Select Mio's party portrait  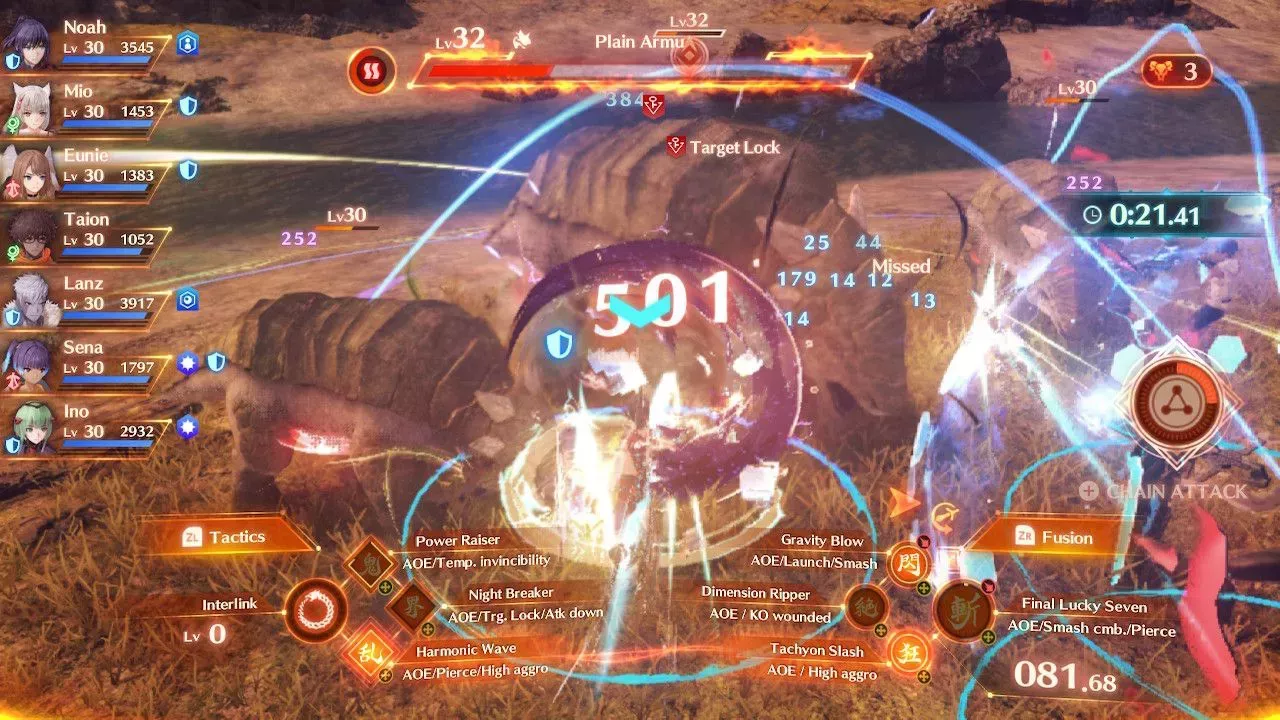[29, 108]
